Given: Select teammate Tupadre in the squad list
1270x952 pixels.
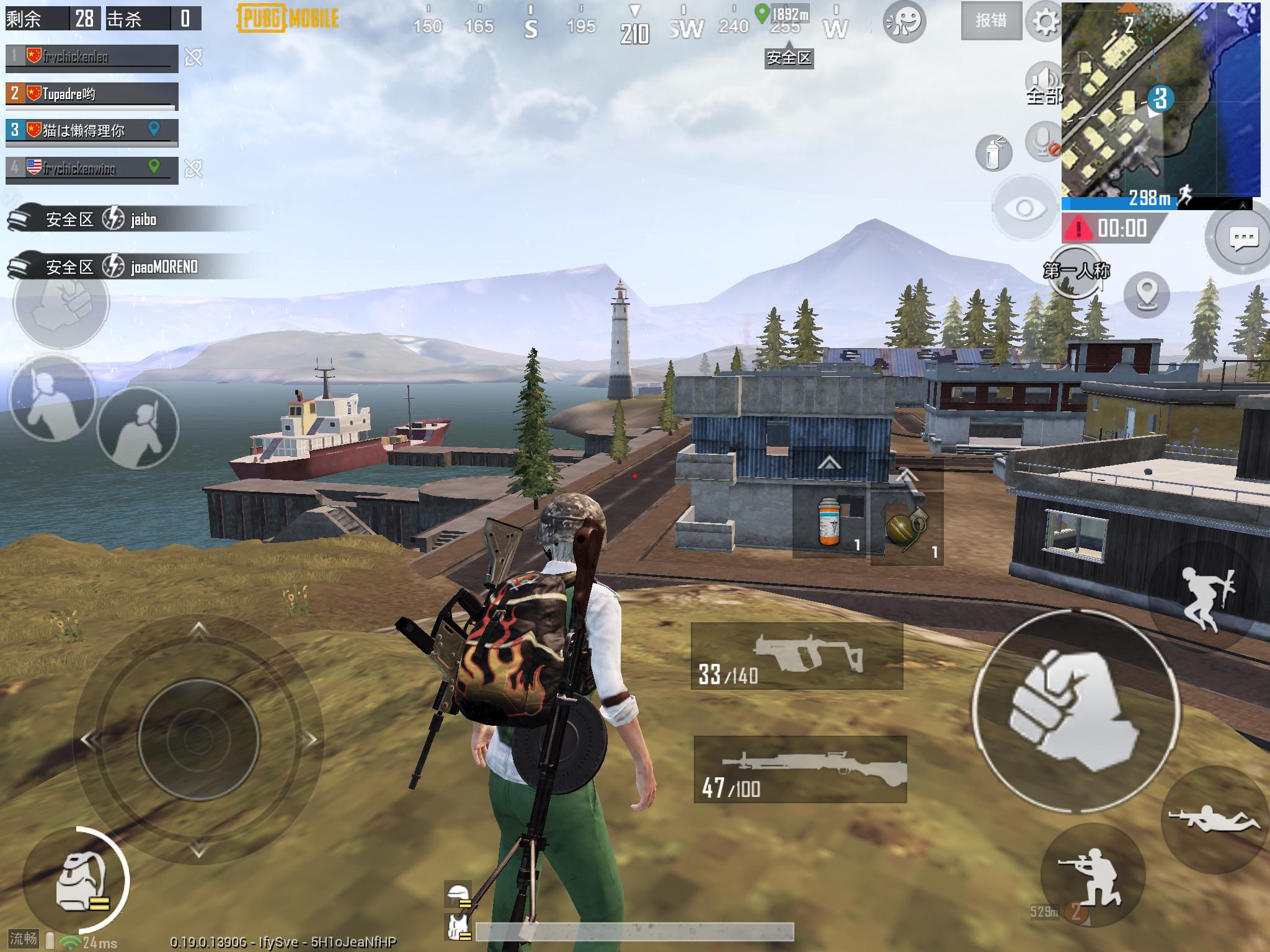Looking at the screenshot, I should [x=92, y=94].
